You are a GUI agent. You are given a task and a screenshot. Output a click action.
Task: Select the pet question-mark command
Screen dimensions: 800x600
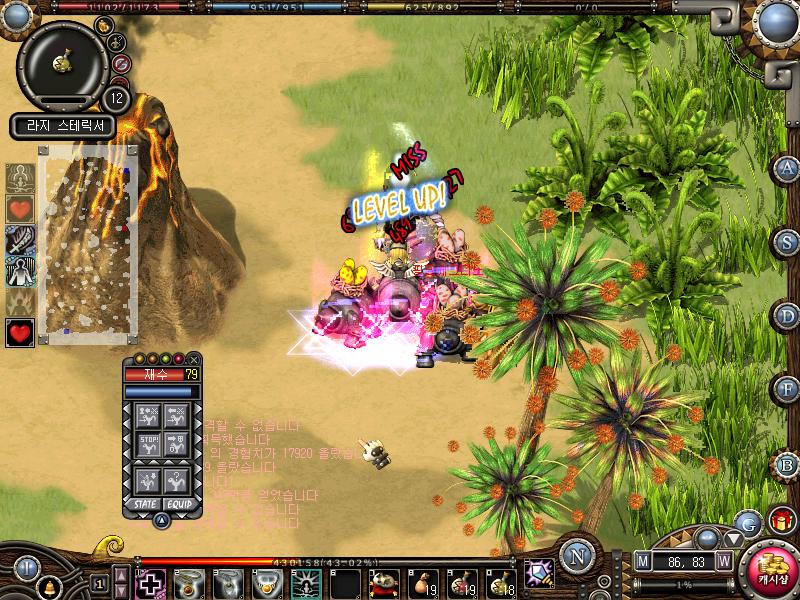pos(178,479)
